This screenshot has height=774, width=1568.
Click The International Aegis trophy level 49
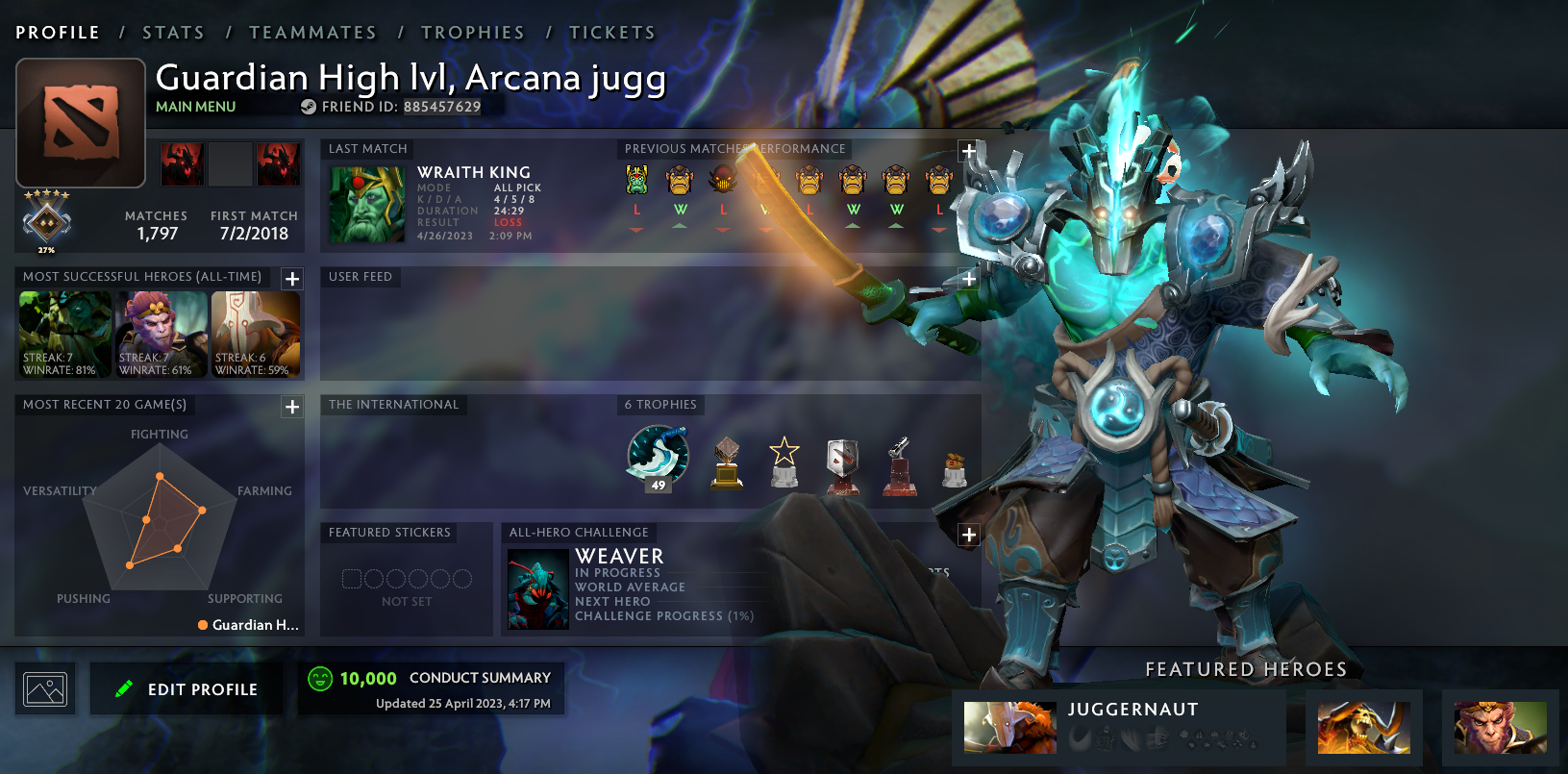point(658,454)
